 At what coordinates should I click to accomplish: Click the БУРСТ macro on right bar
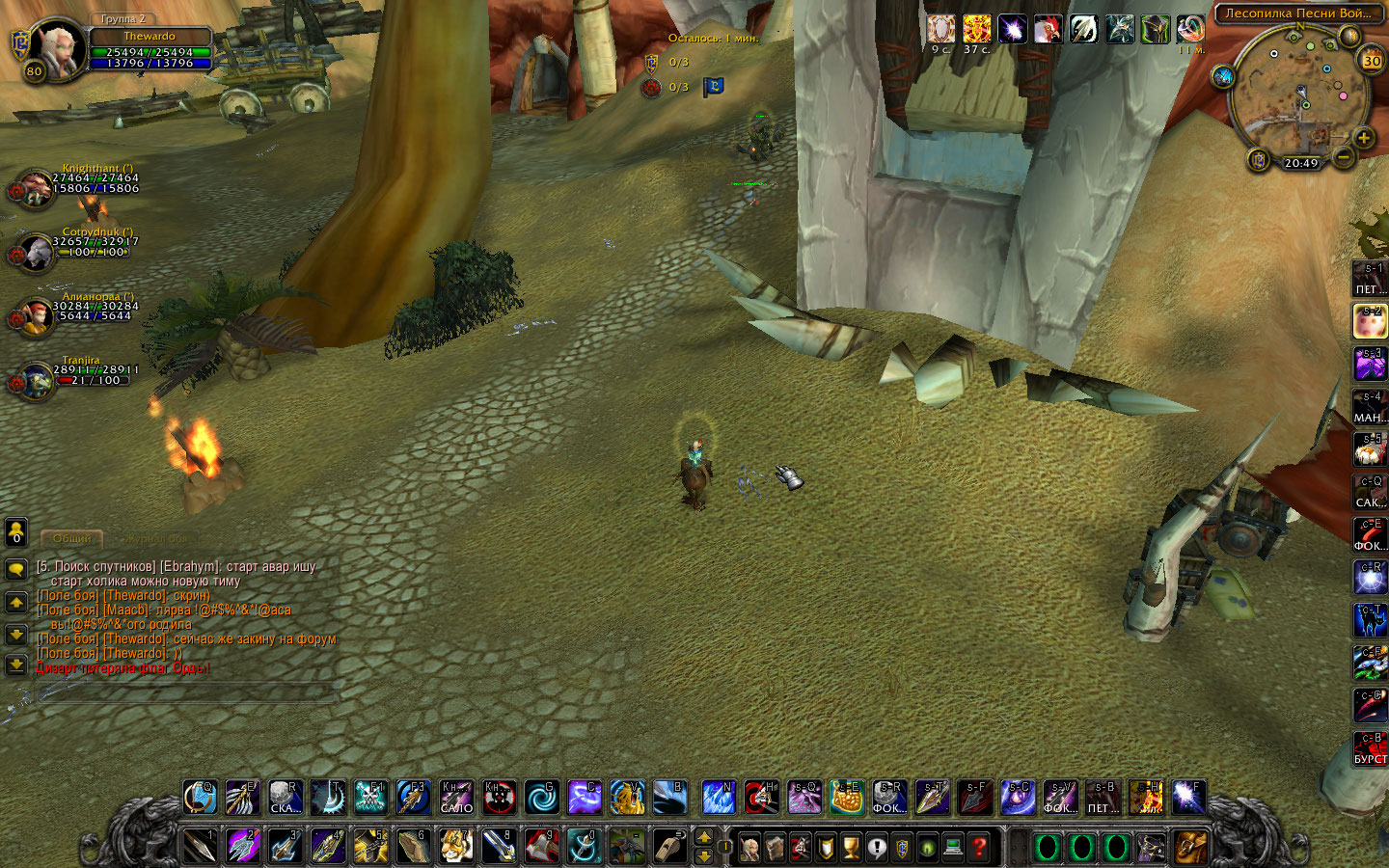[1370, 748]
